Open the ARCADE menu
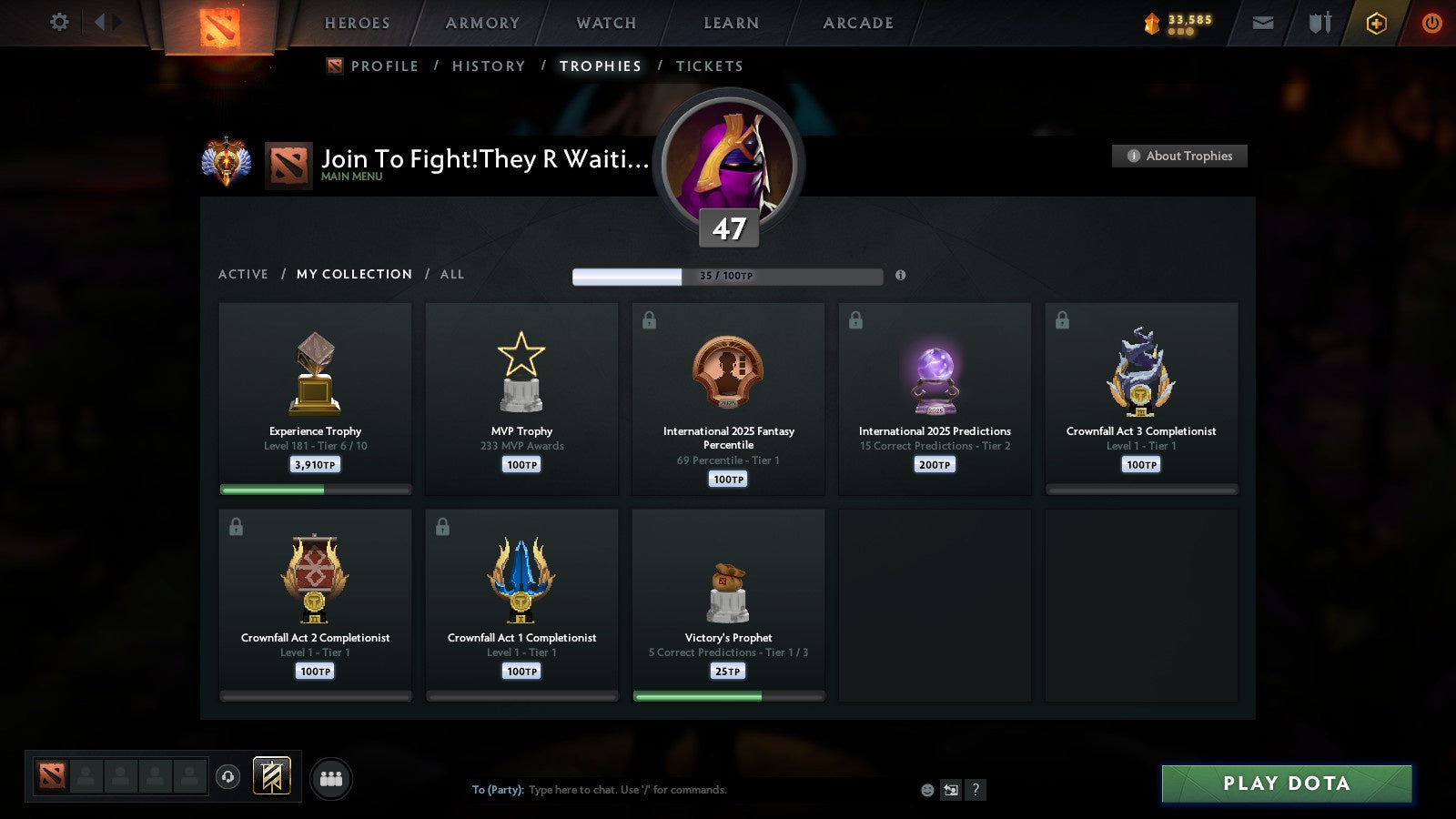This screenshot has width=1456, height=819. pos(854,23)
